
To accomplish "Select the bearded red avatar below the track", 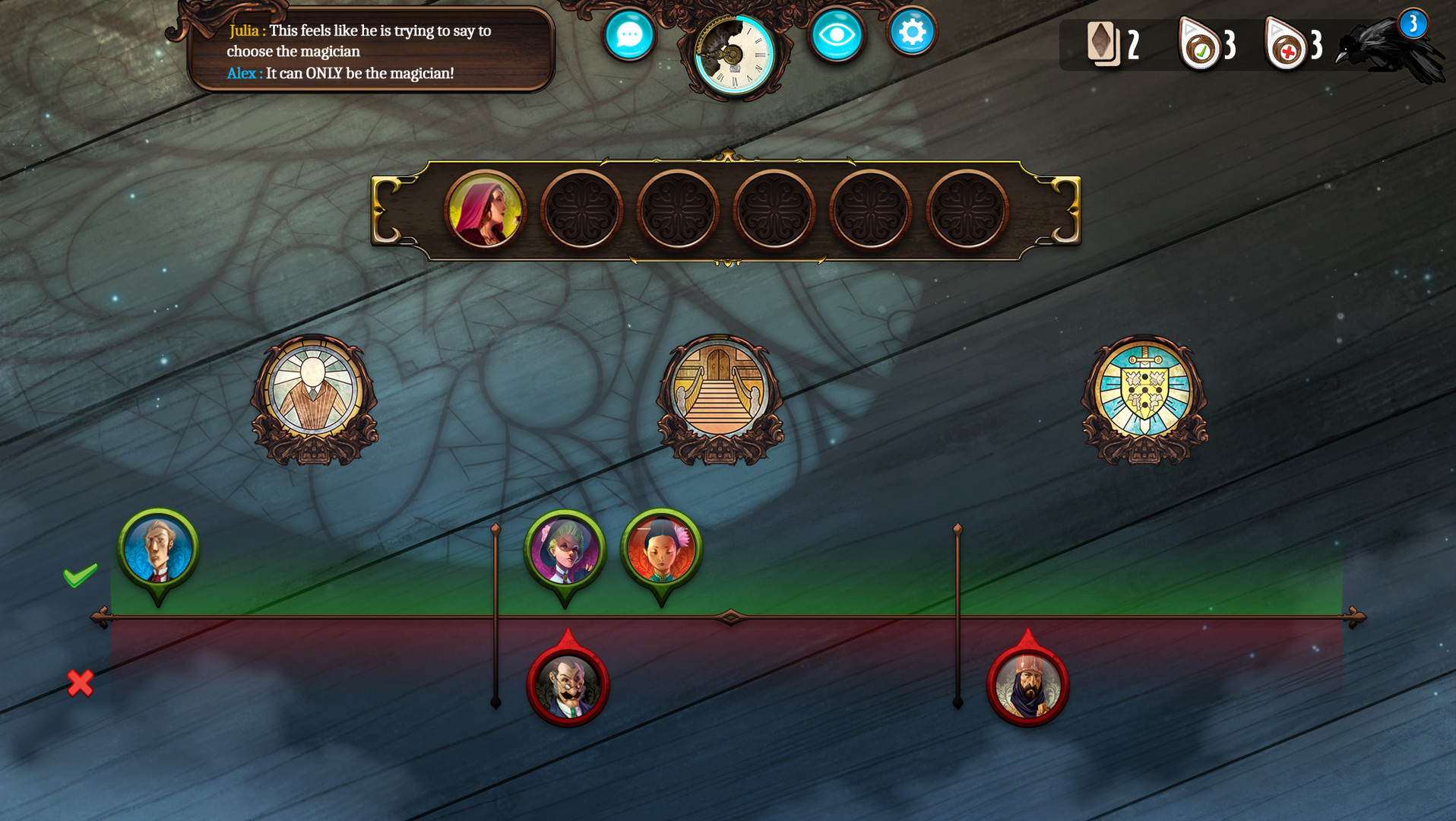I will click(1030, 685).
